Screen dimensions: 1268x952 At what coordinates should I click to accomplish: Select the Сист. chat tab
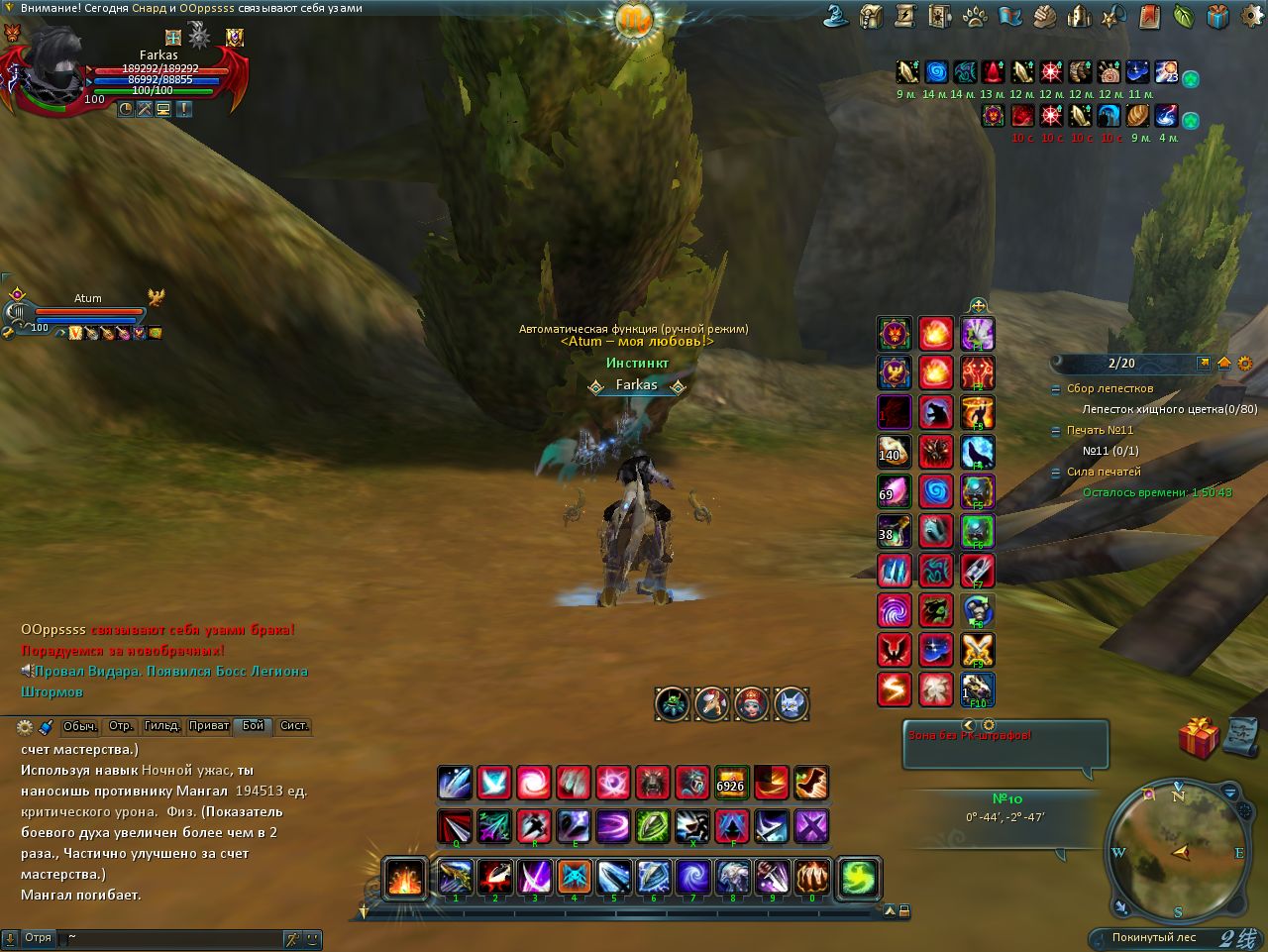pos(294,726)
